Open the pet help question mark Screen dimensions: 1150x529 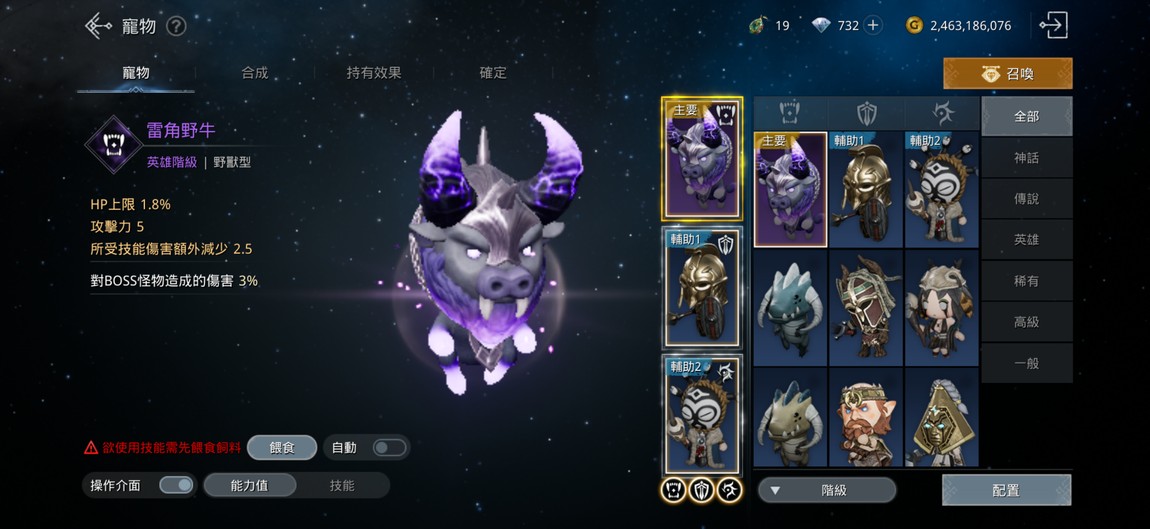[176, 27]
